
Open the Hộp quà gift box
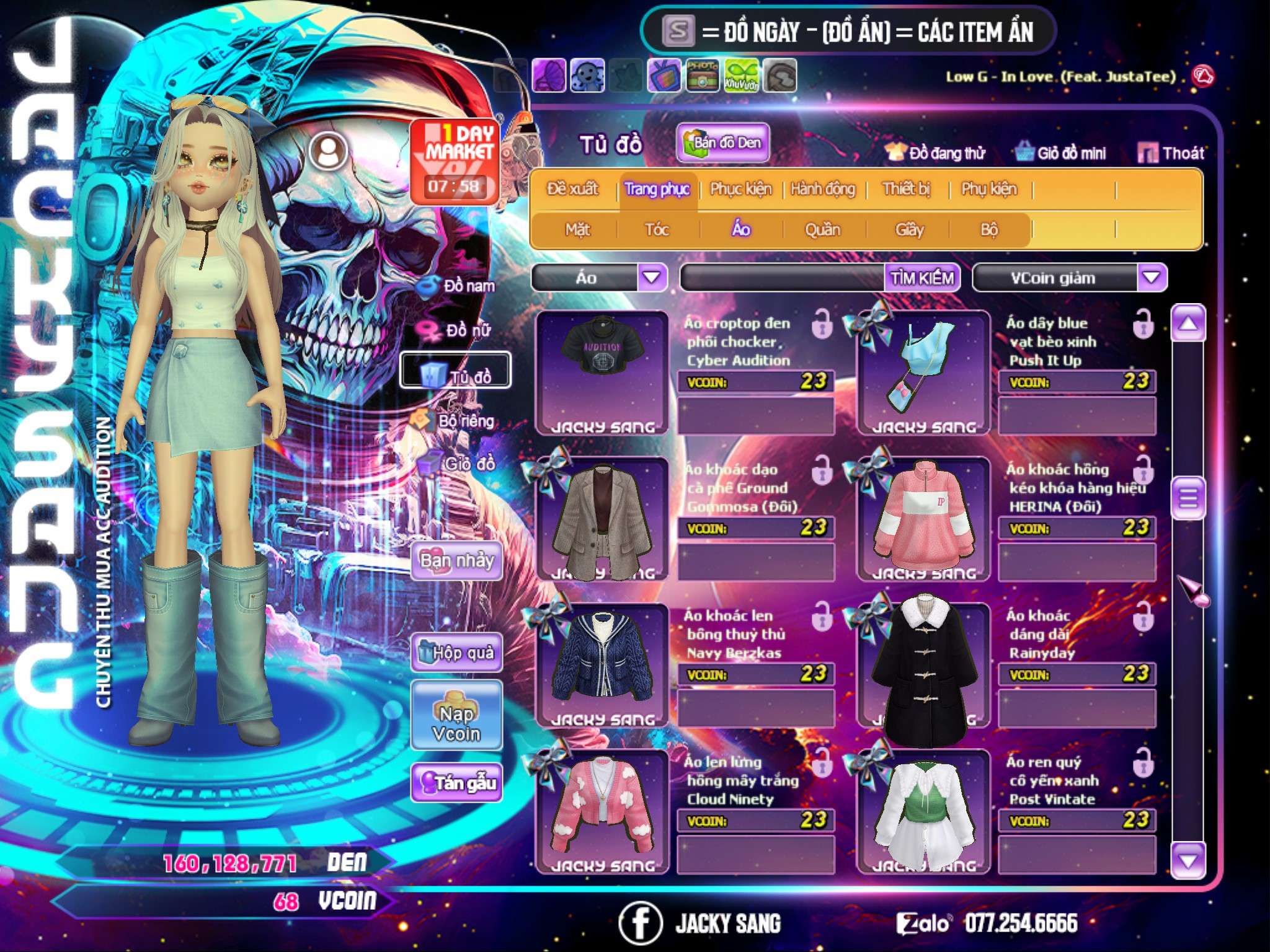[457, 653]
